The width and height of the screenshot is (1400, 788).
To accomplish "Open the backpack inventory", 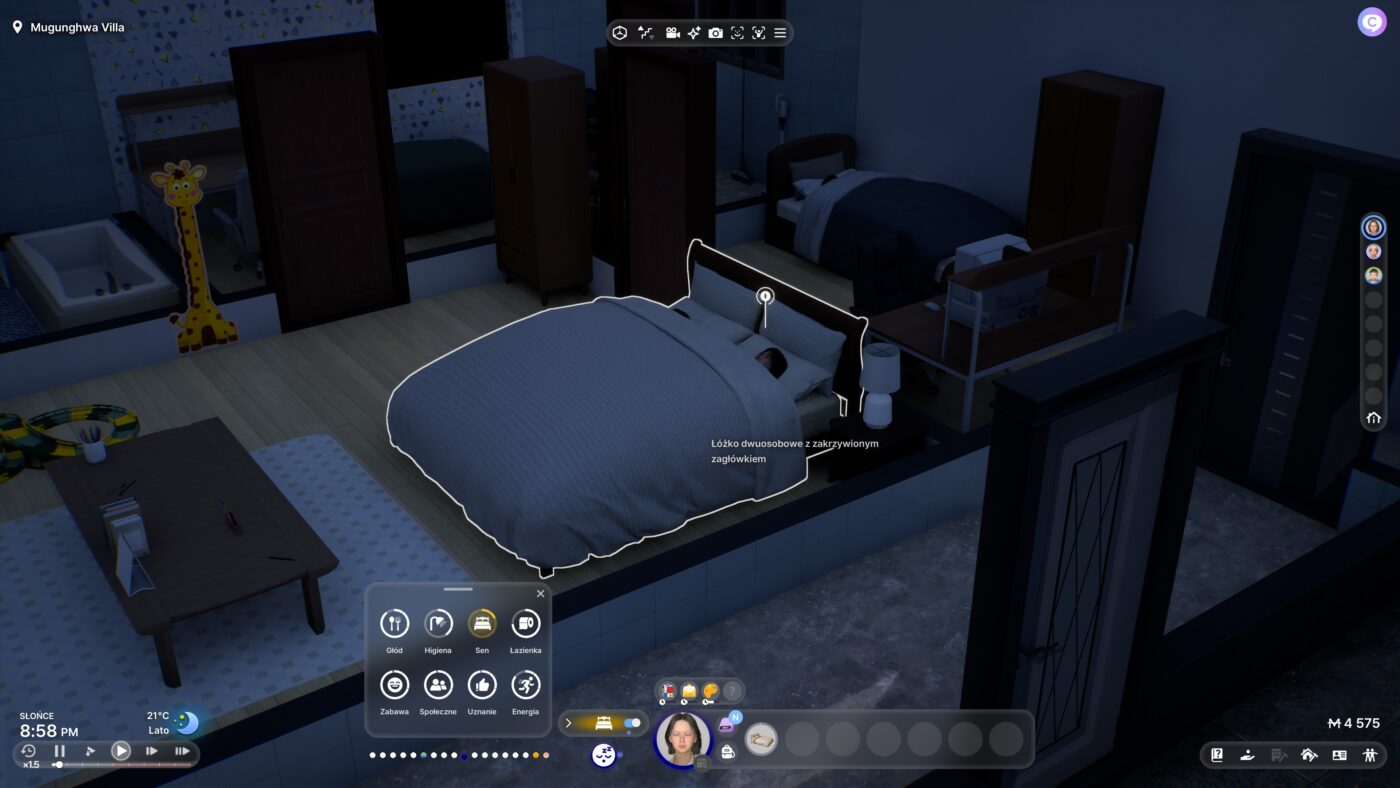I will click(727, 752).
